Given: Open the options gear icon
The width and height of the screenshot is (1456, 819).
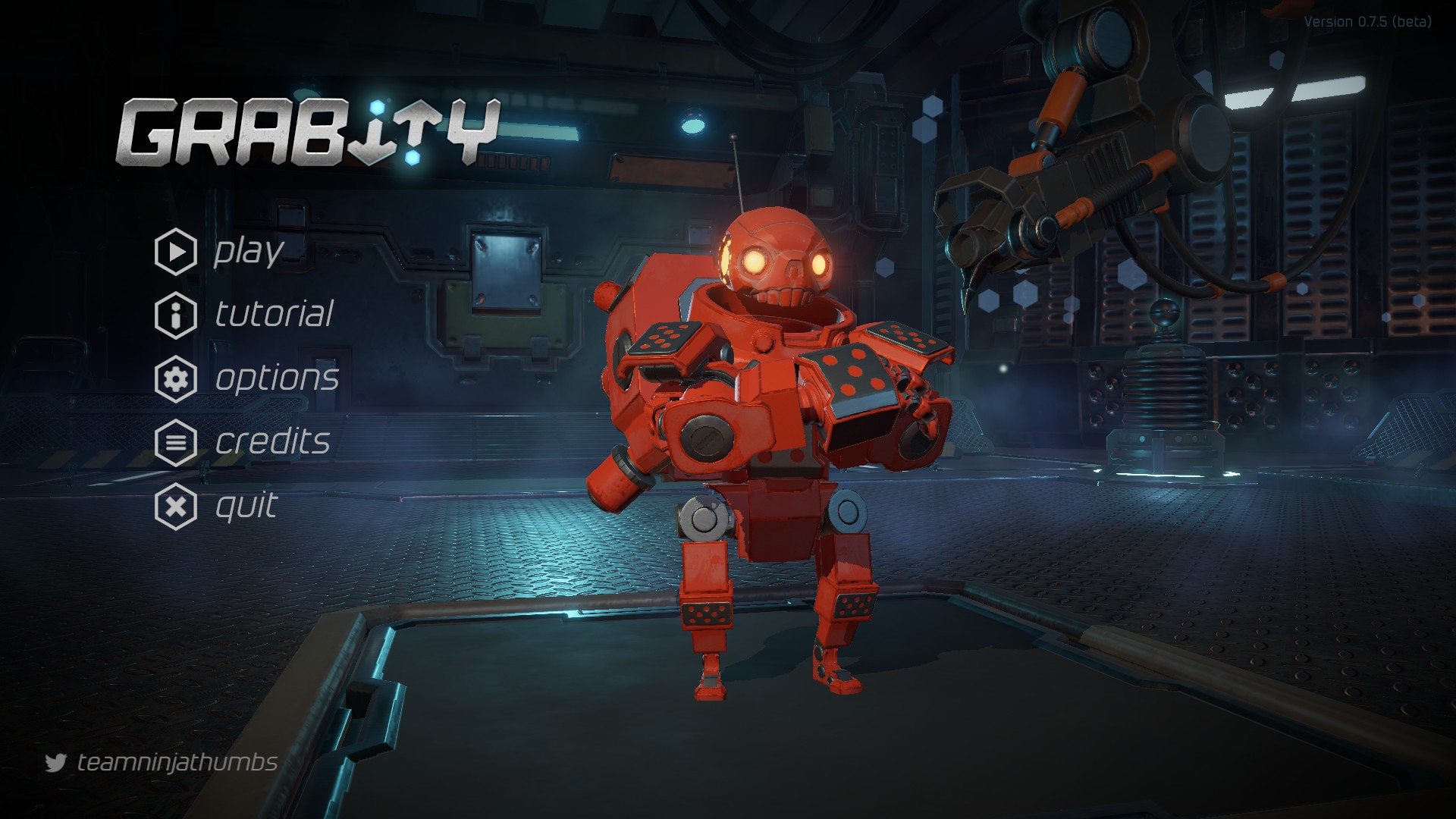Looking at the screenshot, I should pyautogui.click(x=175, y=378).
